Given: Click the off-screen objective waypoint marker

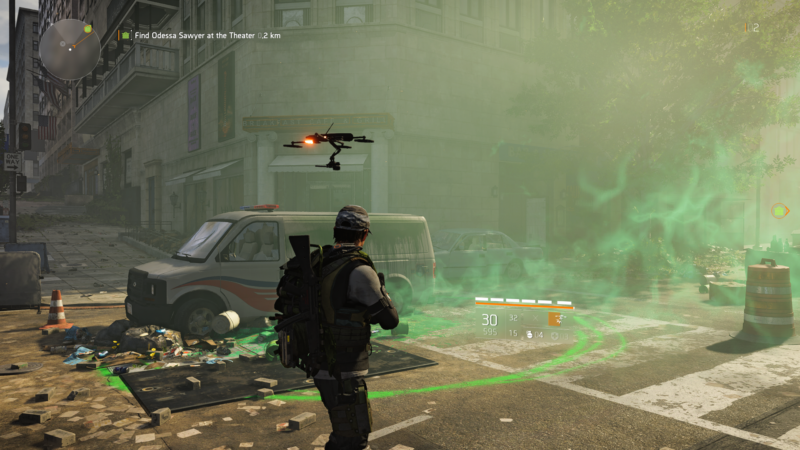Looking at the screenshot, I should coord(781,211).
